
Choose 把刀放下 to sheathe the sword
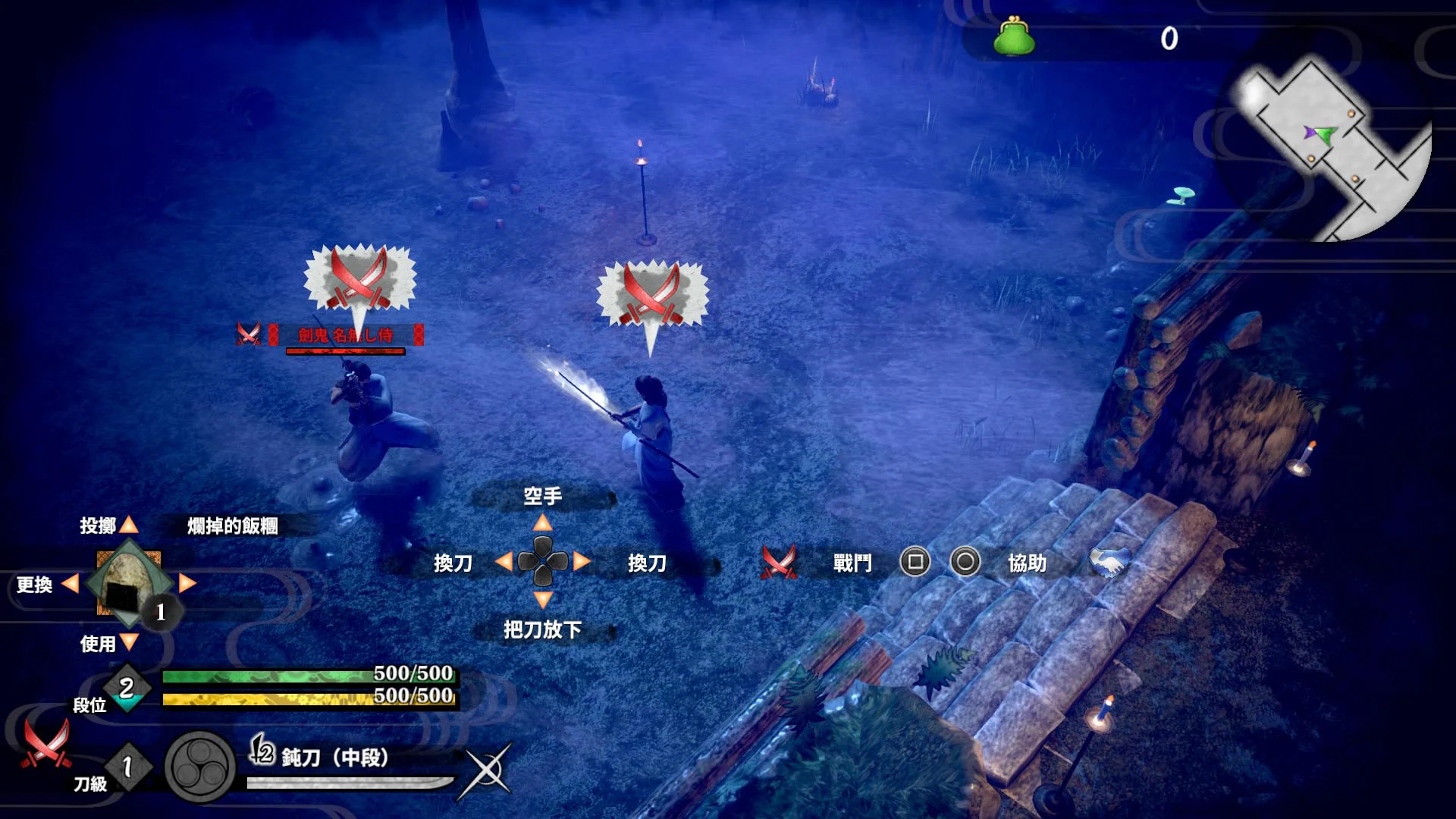(541, 631)
